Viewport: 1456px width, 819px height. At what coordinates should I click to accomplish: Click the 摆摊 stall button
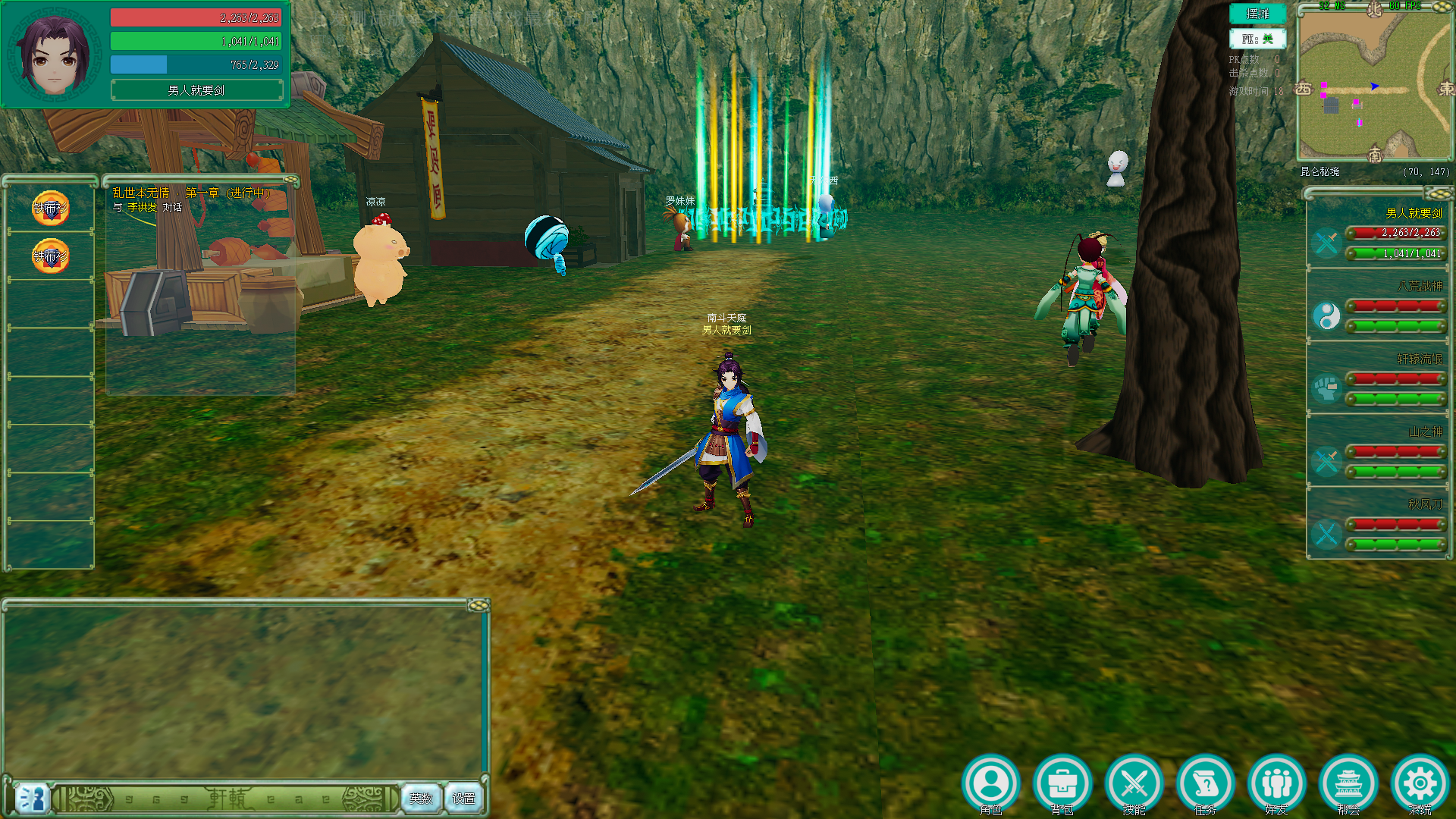pyautogui.click(x=1257, y=14)
